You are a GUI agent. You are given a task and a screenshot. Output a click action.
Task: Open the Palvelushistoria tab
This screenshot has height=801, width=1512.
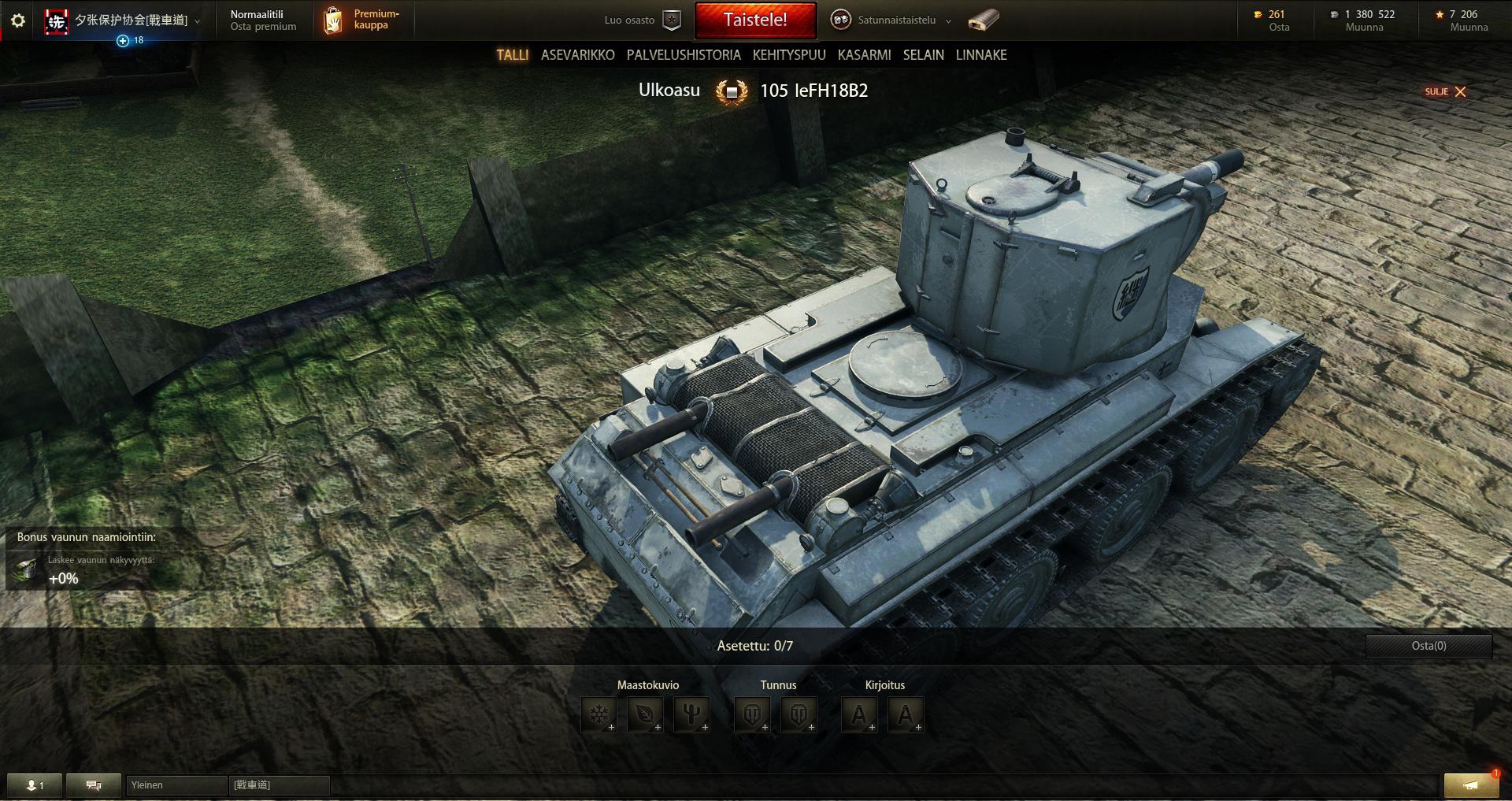point(684,55)
